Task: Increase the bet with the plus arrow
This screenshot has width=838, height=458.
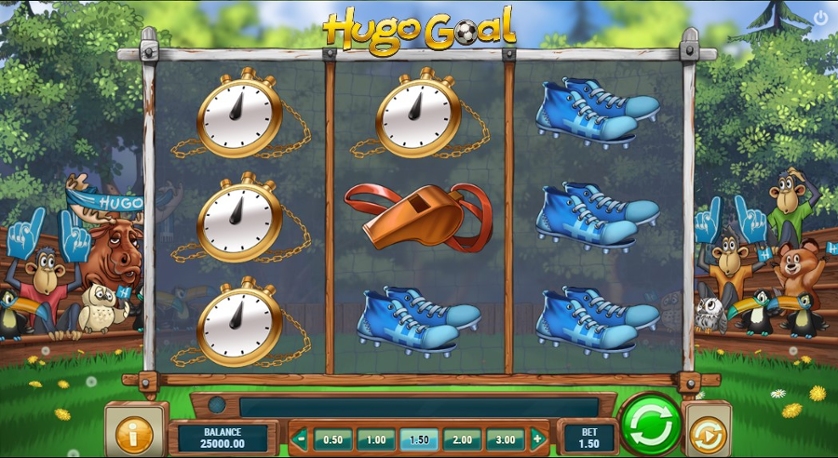Action: (537, 438)
